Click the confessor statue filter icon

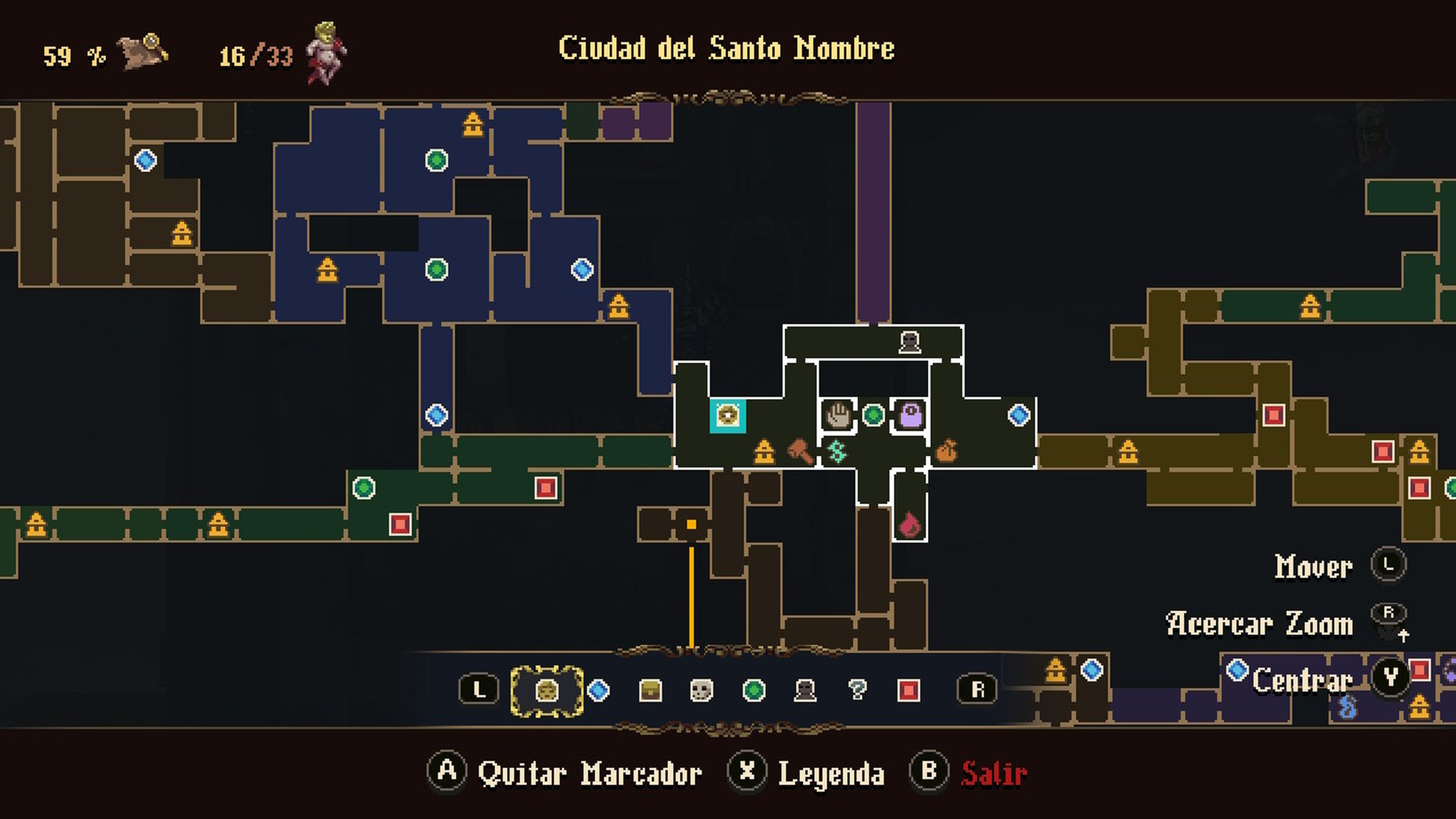click(806, 690)
